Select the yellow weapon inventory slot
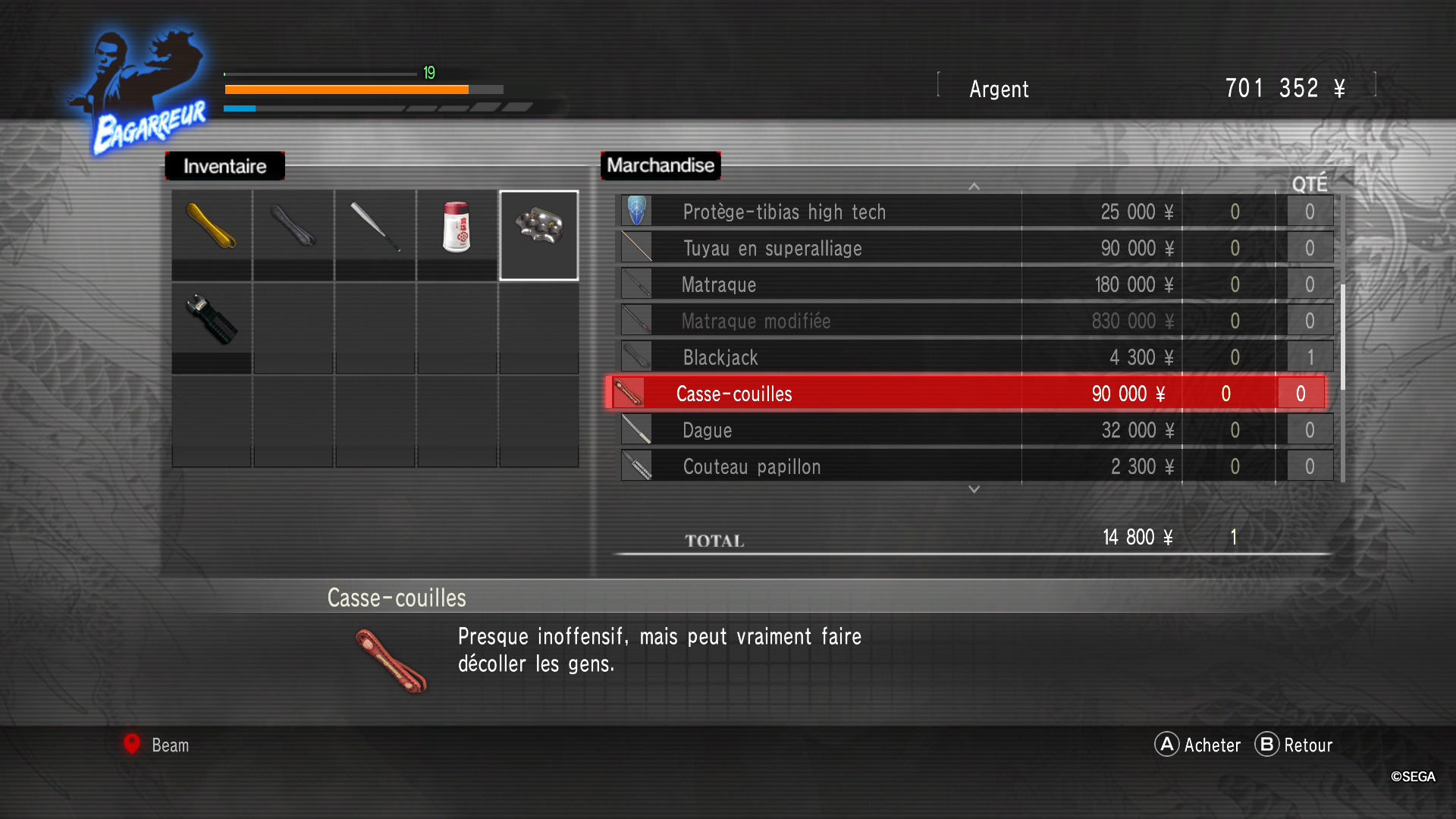This screenshot has width=1456, height=819. click(x=212, y=227)
